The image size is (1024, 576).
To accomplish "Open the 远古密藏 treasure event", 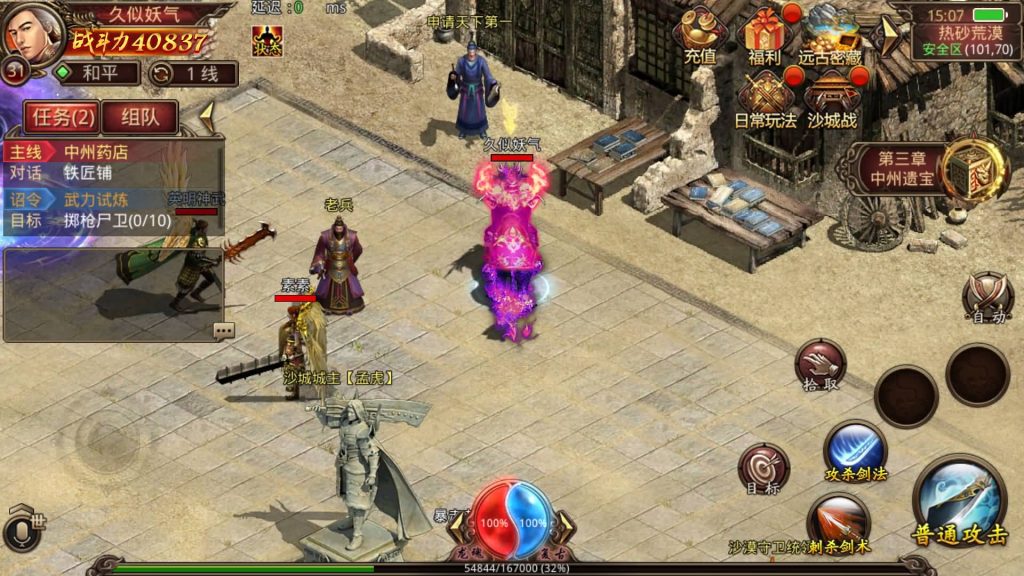I will click(830, 36).
